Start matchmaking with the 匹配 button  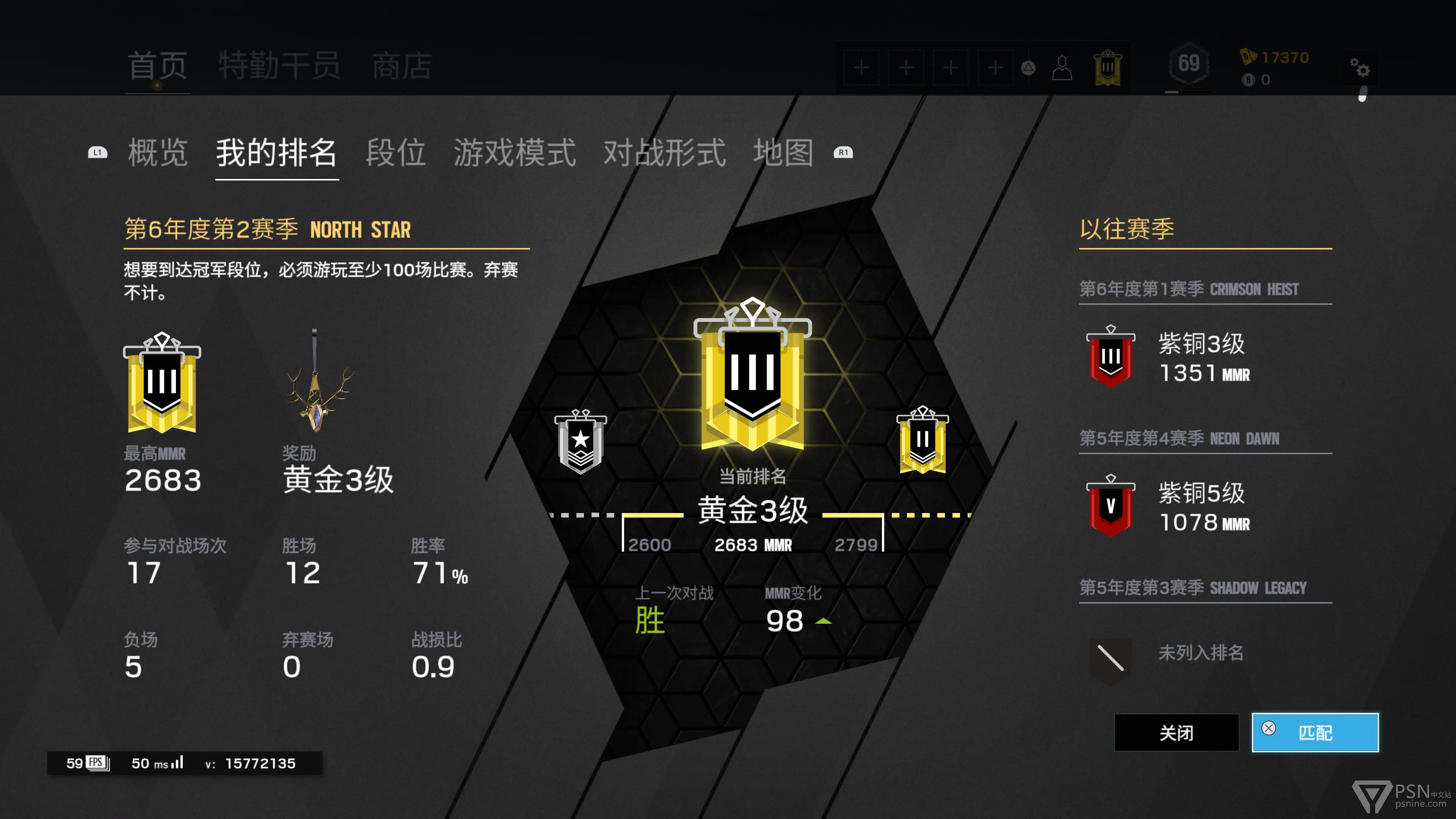(x=1315, y=733)
